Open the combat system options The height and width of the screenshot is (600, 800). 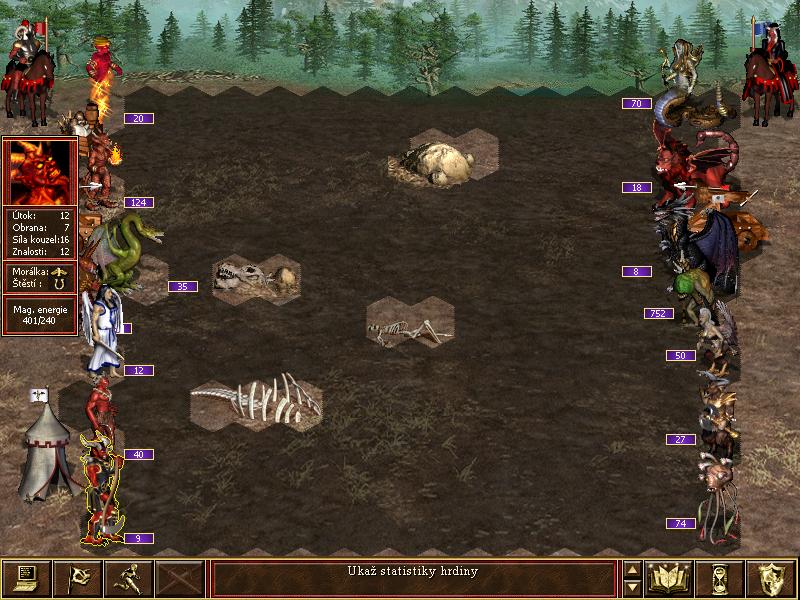coord(27,578)
